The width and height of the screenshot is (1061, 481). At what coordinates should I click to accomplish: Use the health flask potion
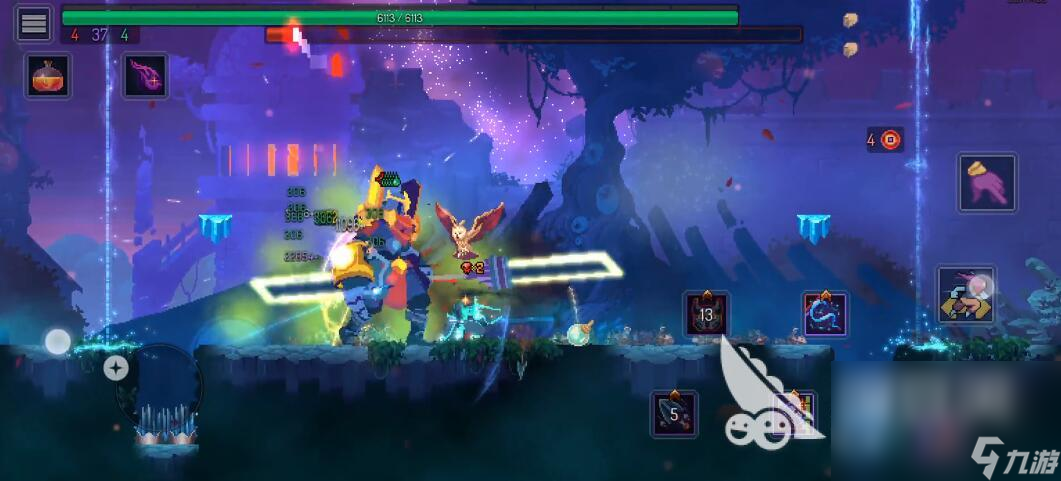(x=48, y=76)
